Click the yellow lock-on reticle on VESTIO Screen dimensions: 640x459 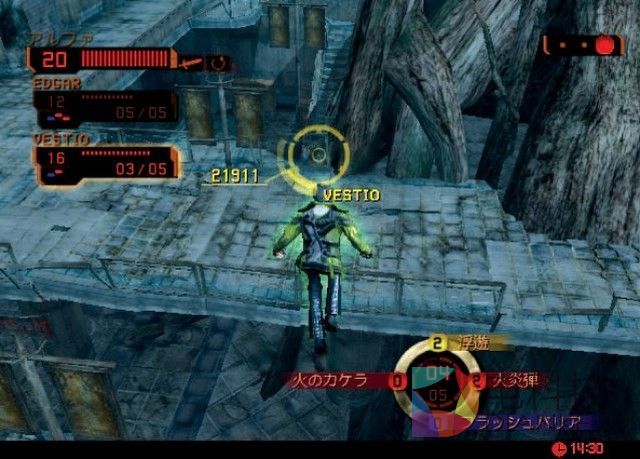318,154
